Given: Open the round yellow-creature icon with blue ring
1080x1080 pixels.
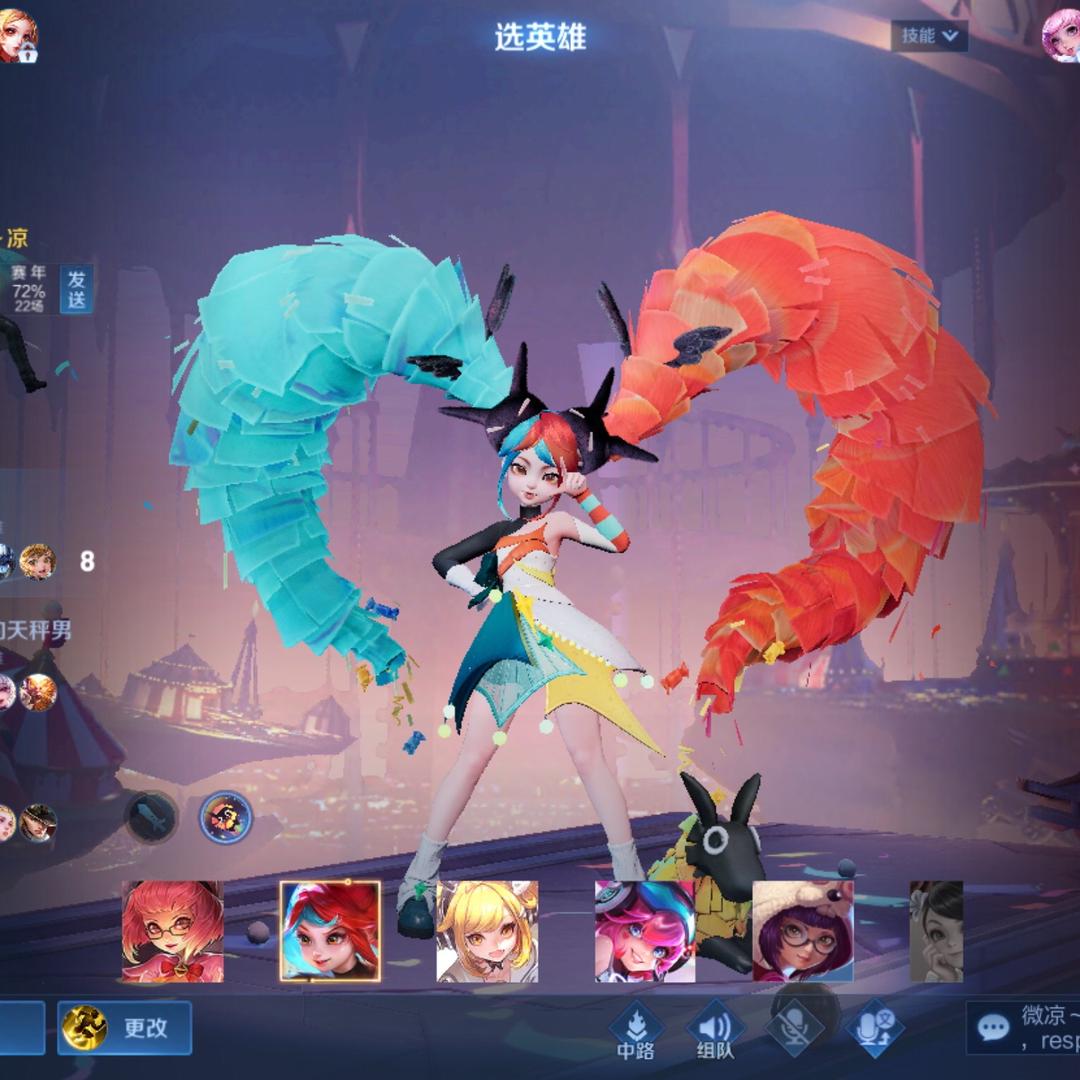Looking at the screenshot, I should pyautogui.click(x=225, y=817).
